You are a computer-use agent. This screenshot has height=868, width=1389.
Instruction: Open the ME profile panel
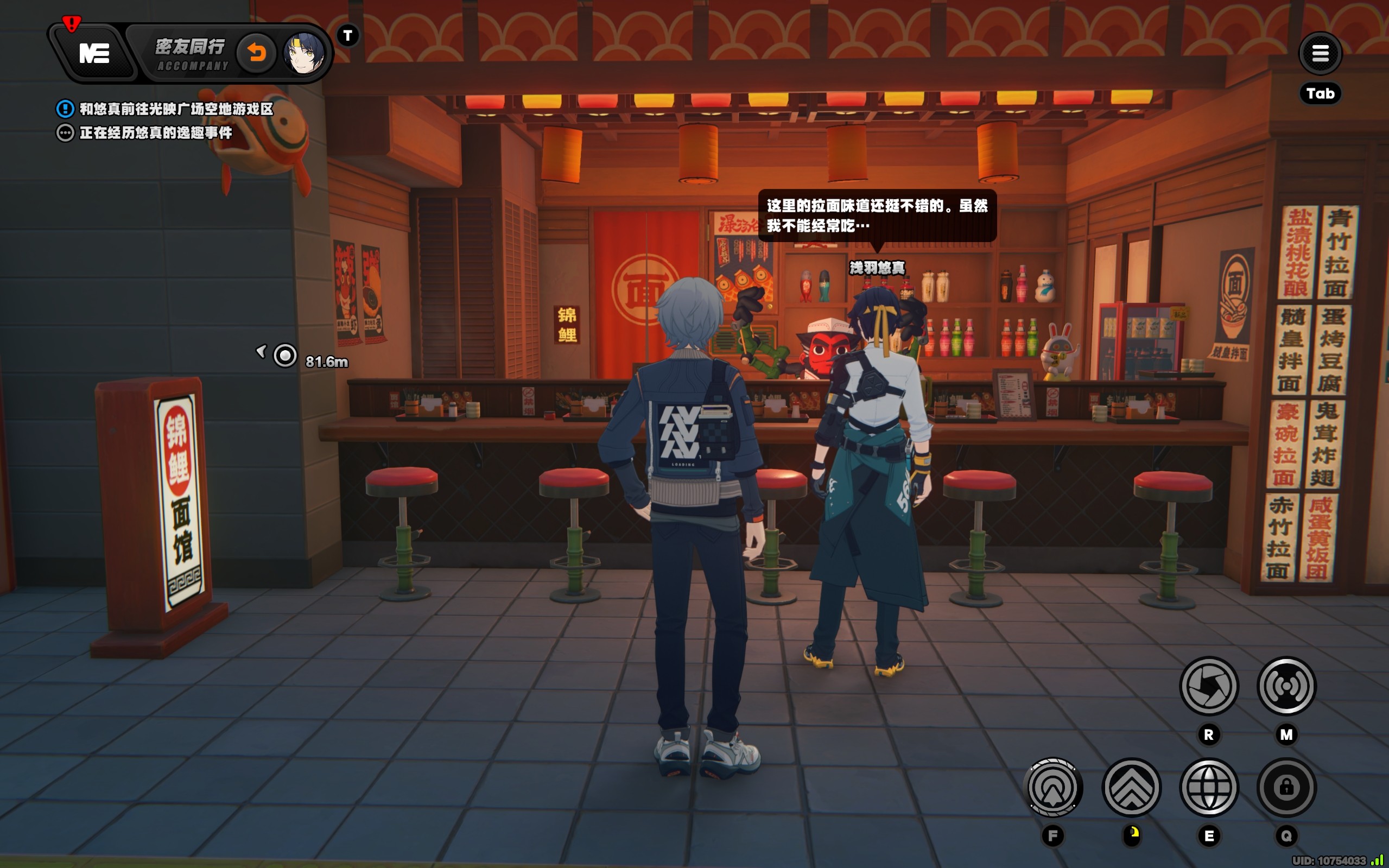tap(93, 54)
